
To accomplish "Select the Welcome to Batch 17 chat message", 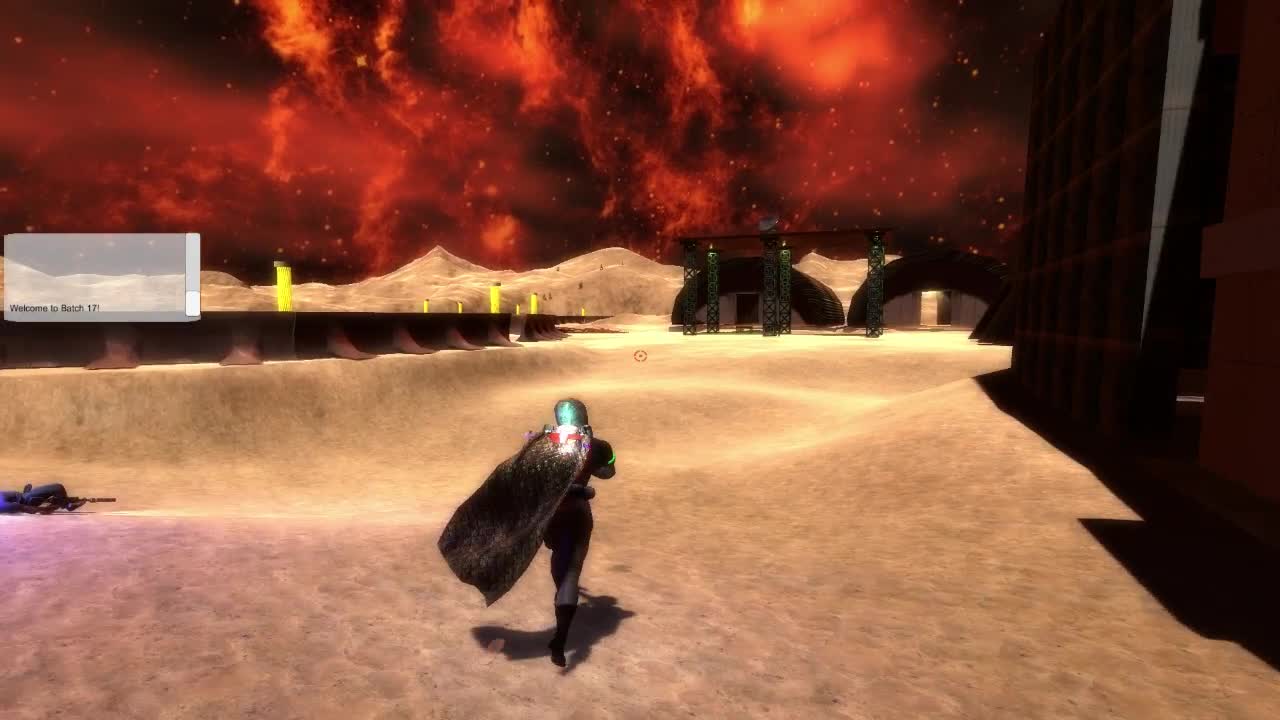I will 55,307.
